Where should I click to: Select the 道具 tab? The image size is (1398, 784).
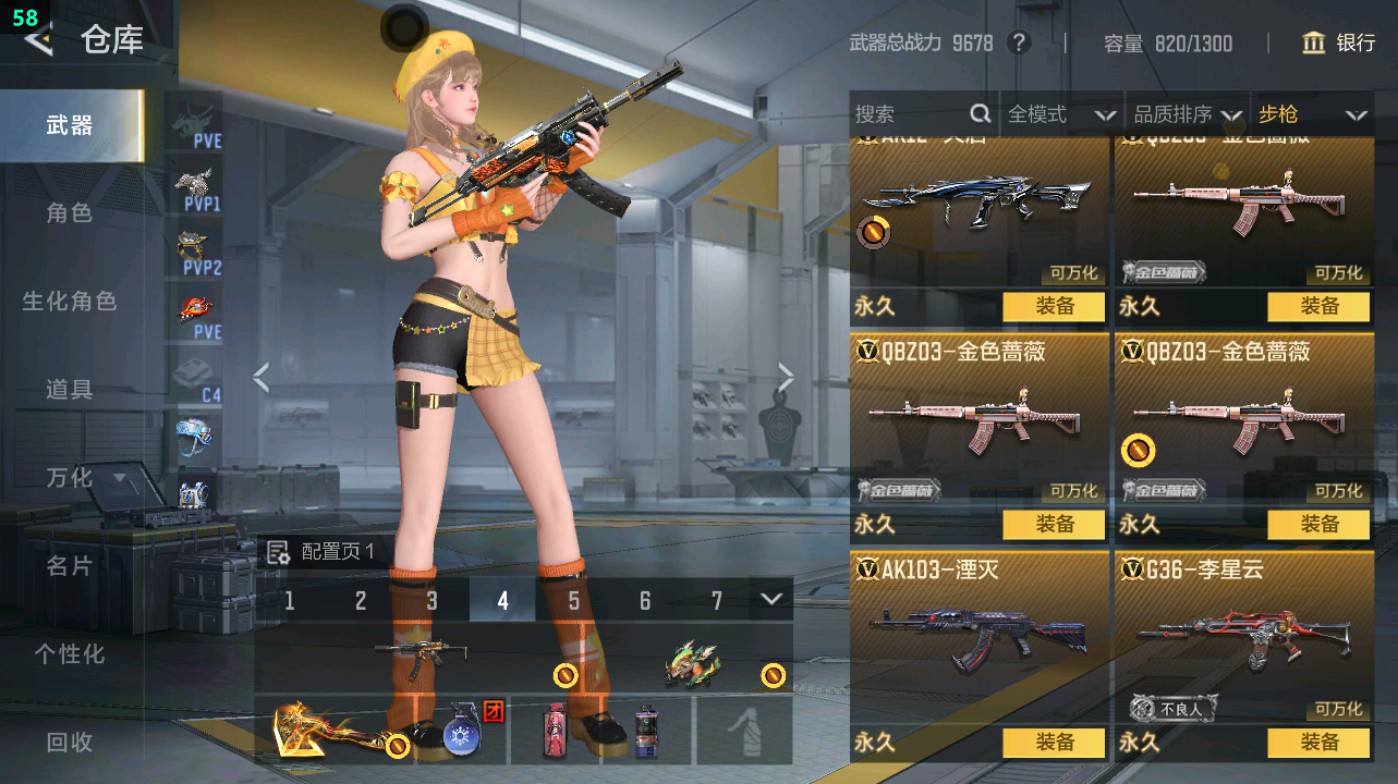(69, 389)
